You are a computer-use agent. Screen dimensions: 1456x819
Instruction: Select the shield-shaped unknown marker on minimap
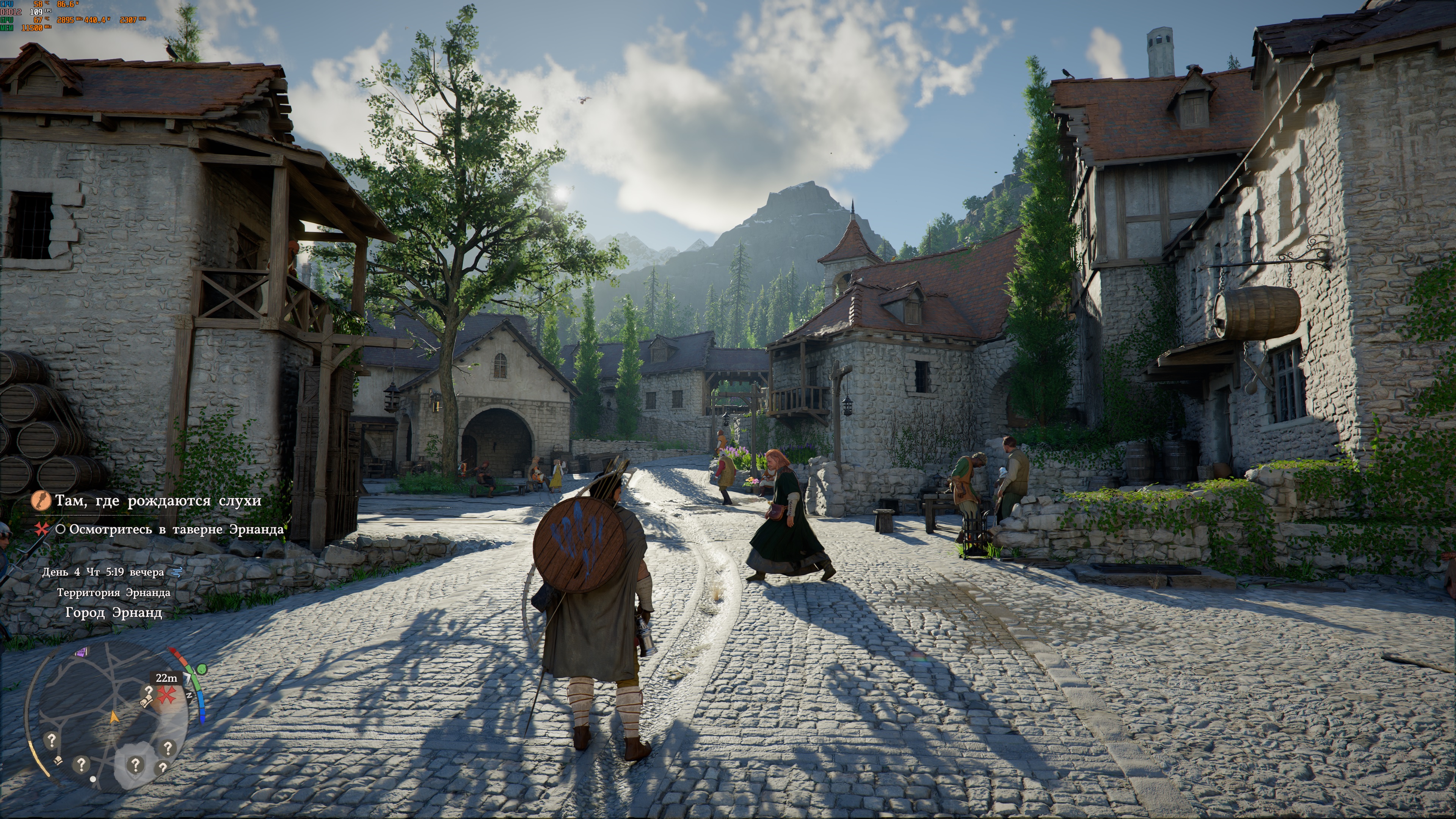coord(135,765)
